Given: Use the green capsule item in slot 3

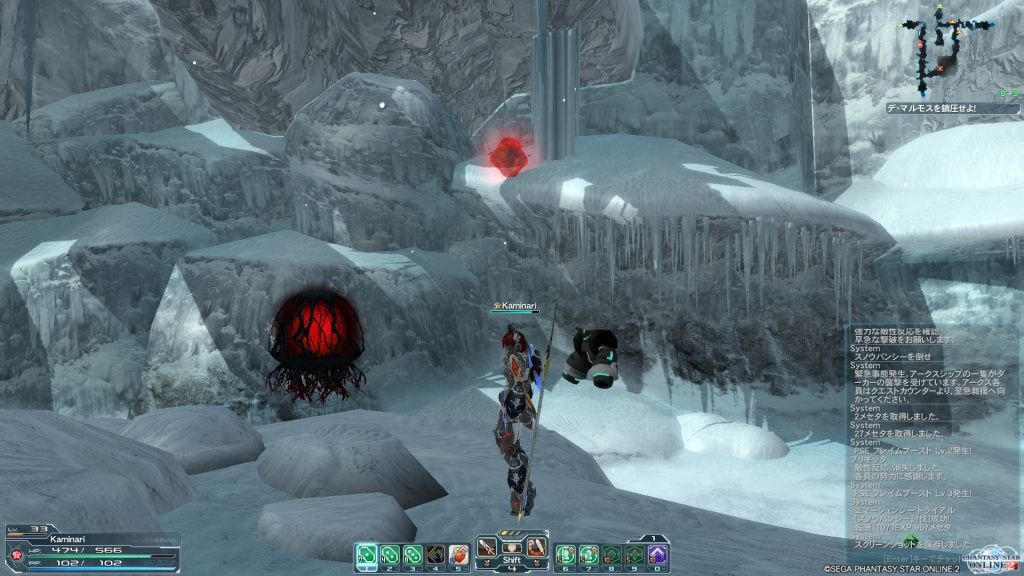Looking at the screenshot, I should [x=412, y=554].
